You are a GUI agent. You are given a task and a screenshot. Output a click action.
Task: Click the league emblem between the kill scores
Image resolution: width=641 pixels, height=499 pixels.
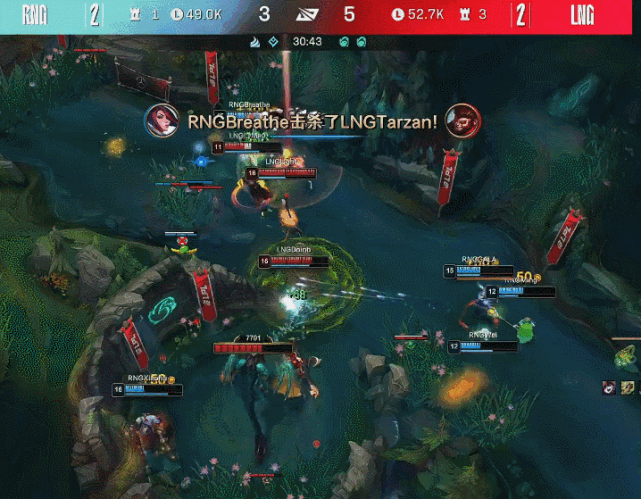point(306,14)
